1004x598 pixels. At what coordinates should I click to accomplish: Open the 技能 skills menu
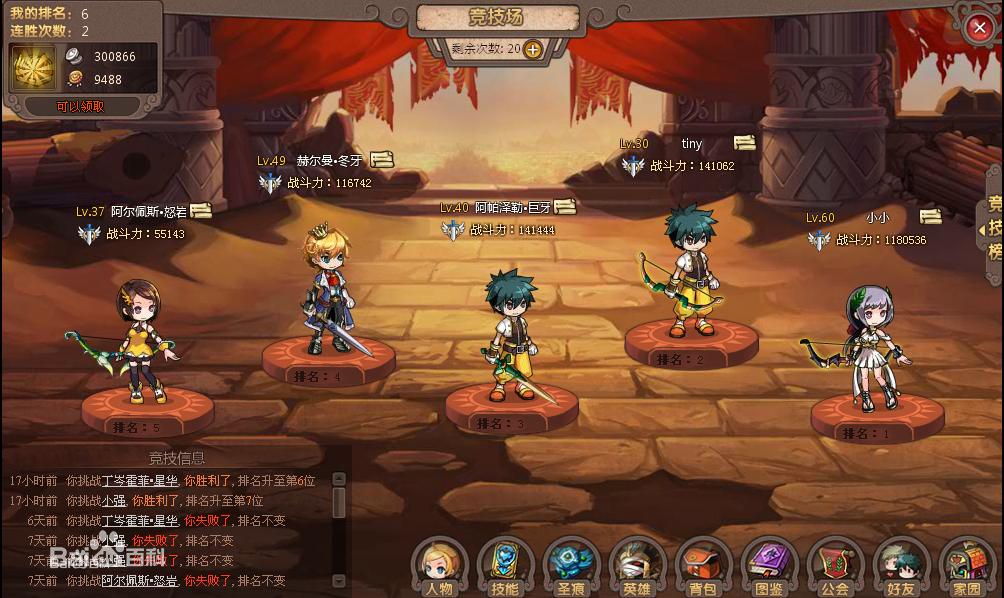[x=505, y=568]
